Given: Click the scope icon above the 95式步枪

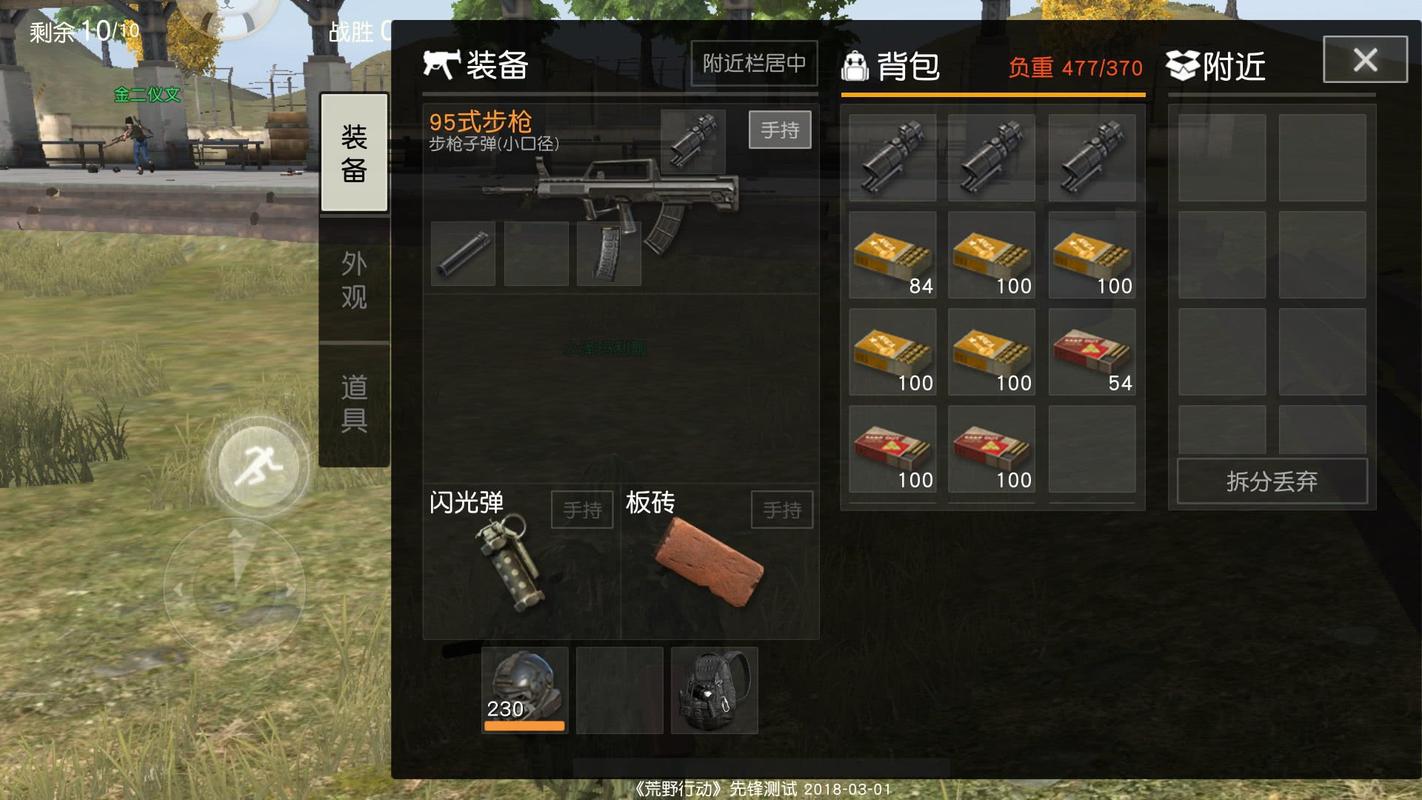Looking at the screenshot, I should pyautogui.click(x=694, y=140).
